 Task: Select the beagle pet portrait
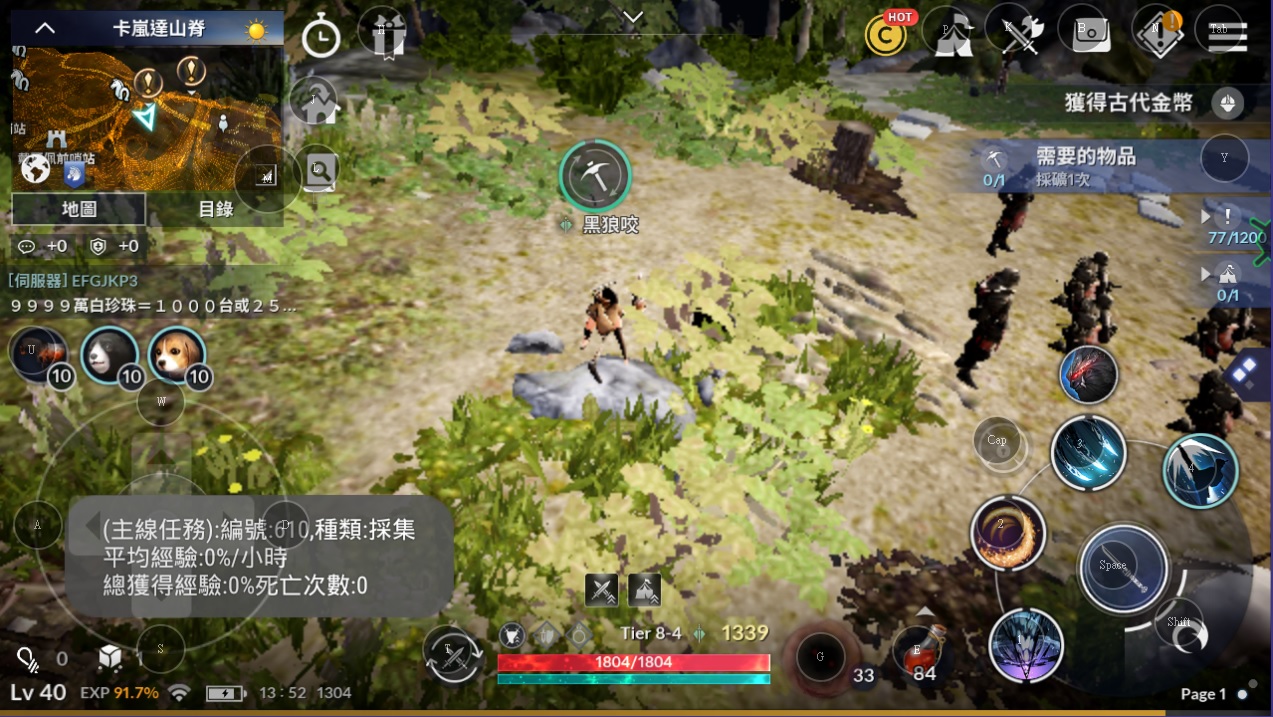point(177,355)
